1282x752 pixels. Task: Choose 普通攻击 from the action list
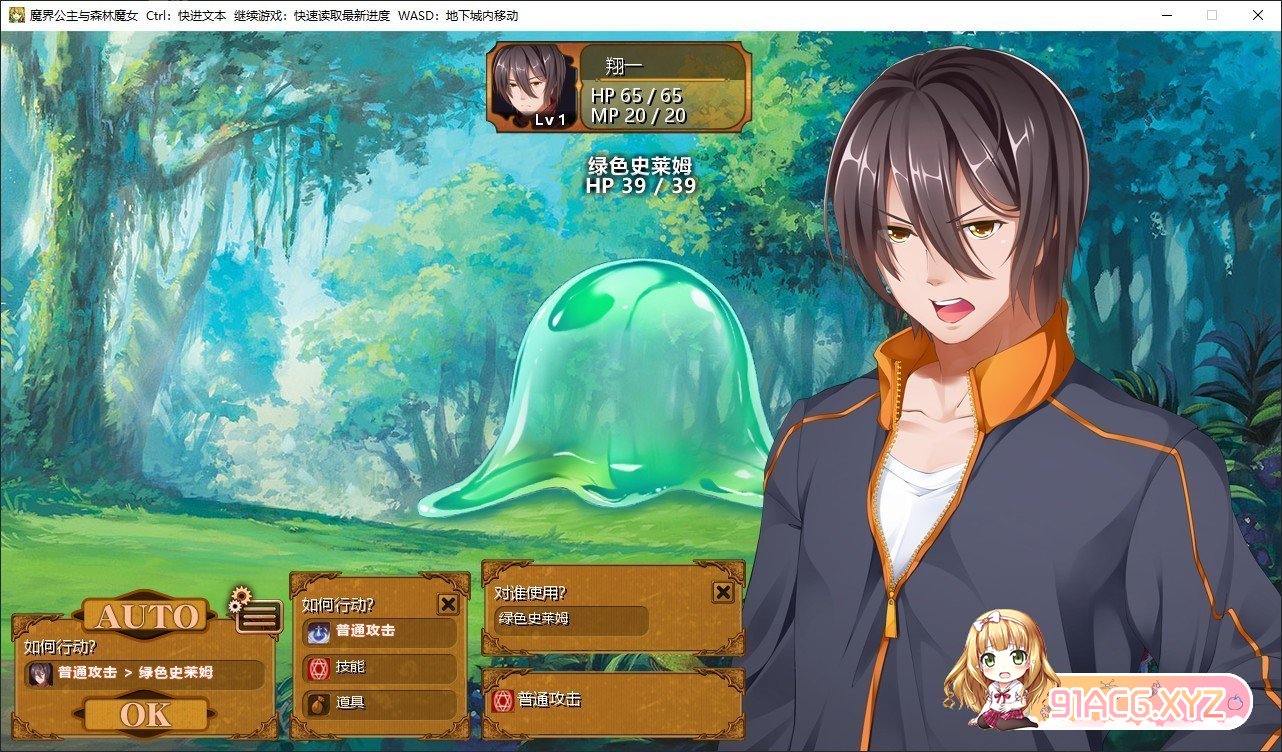tap(379, 631)
